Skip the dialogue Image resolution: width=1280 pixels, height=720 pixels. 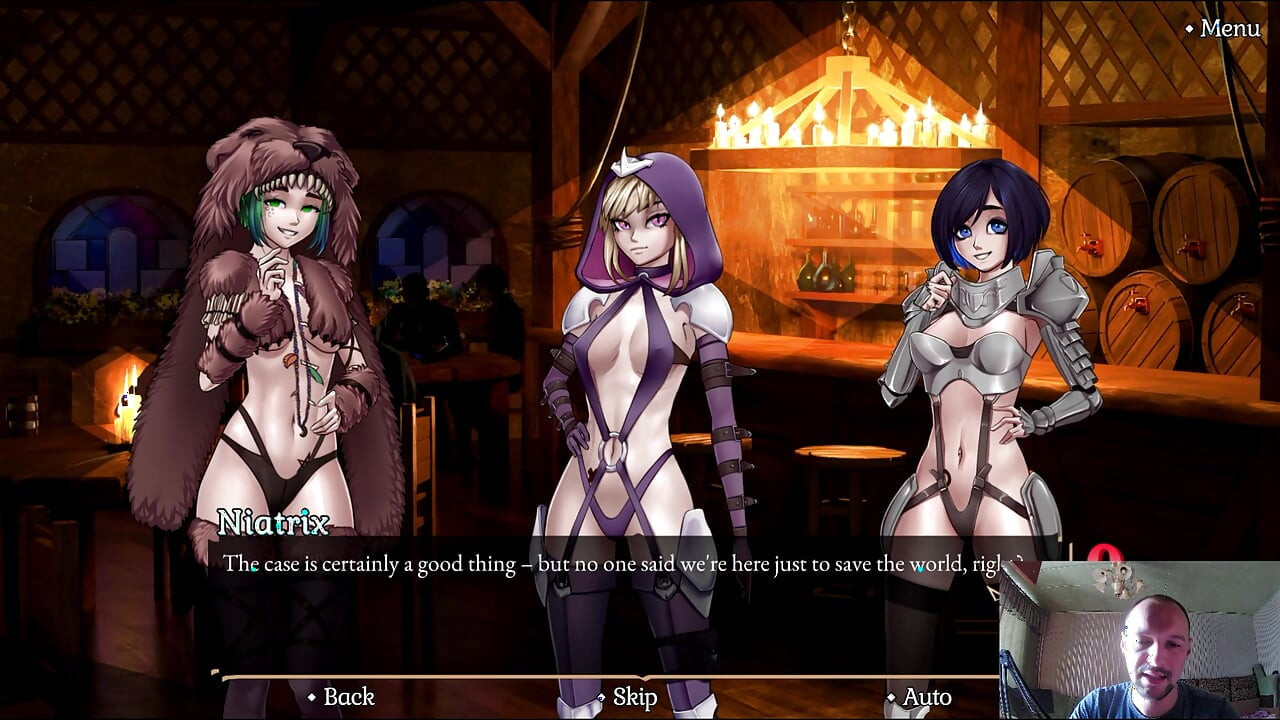click(634, 697)
